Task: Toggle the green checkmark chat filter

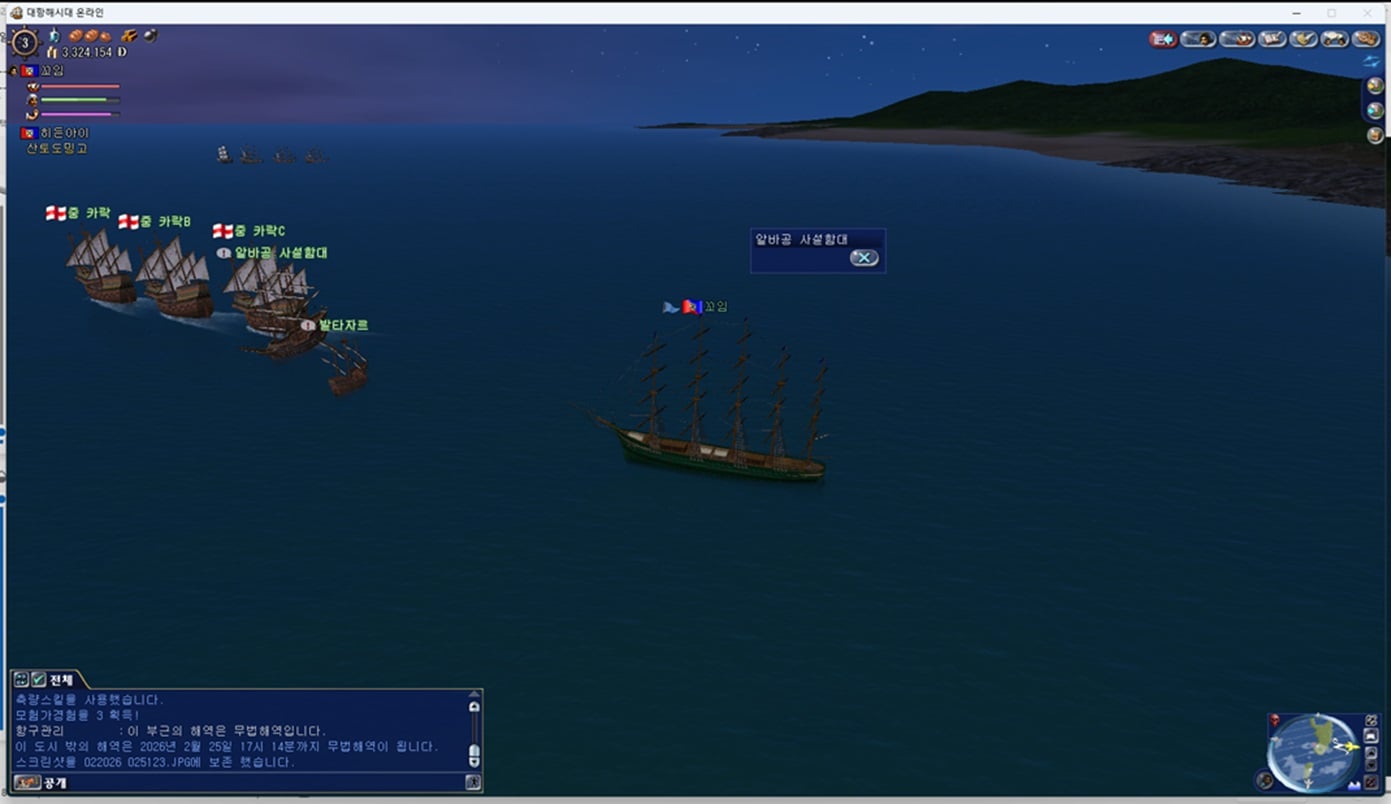Action: (x=38, y=680)
